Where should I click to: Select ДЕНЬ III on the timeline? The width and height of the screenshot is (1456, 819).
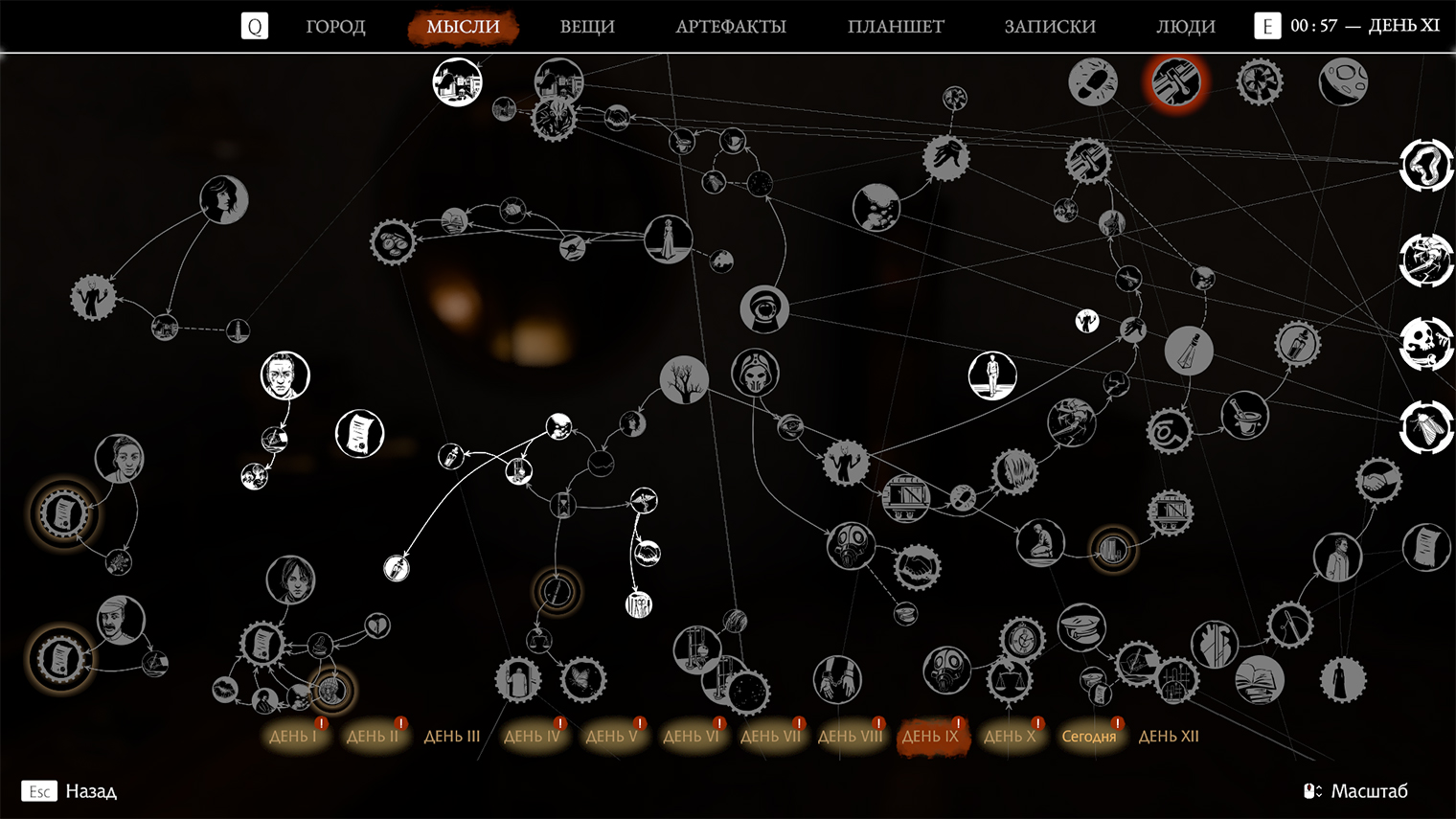[451, 737]
